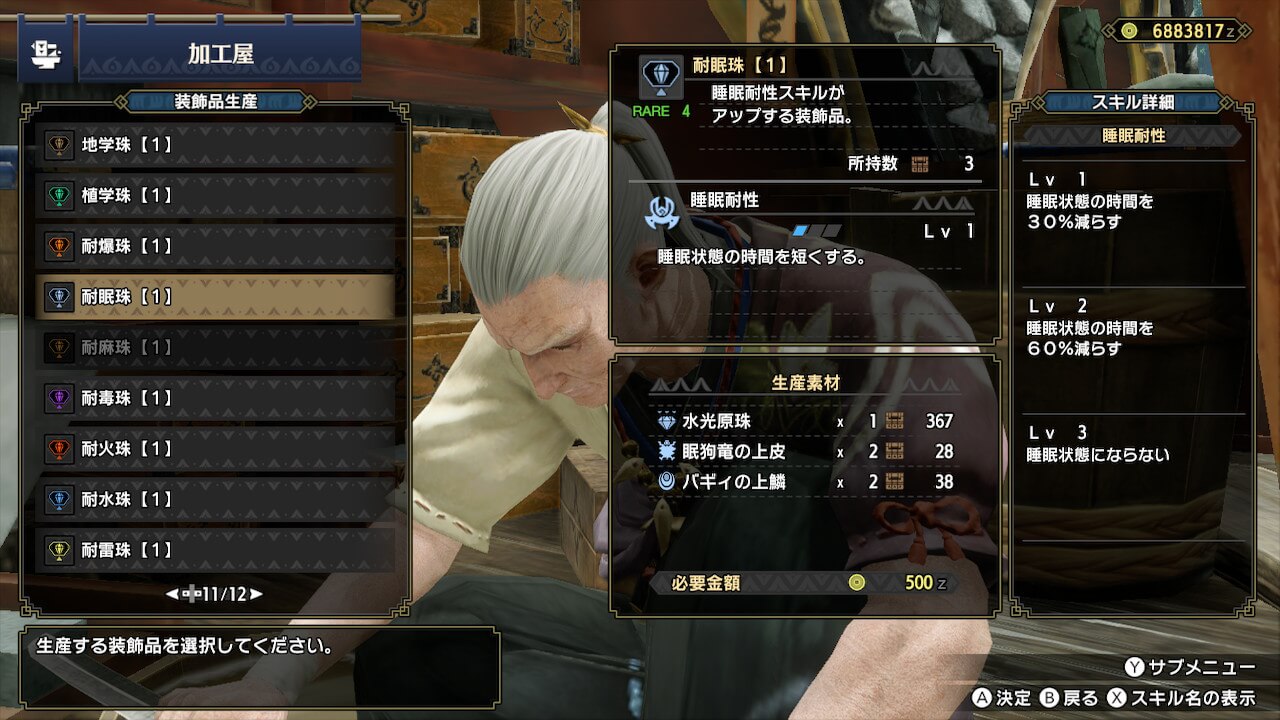Select the 地学珠【1】 decoration
This screenshot has height=720, width=1280.
click(x=215, y=145)
